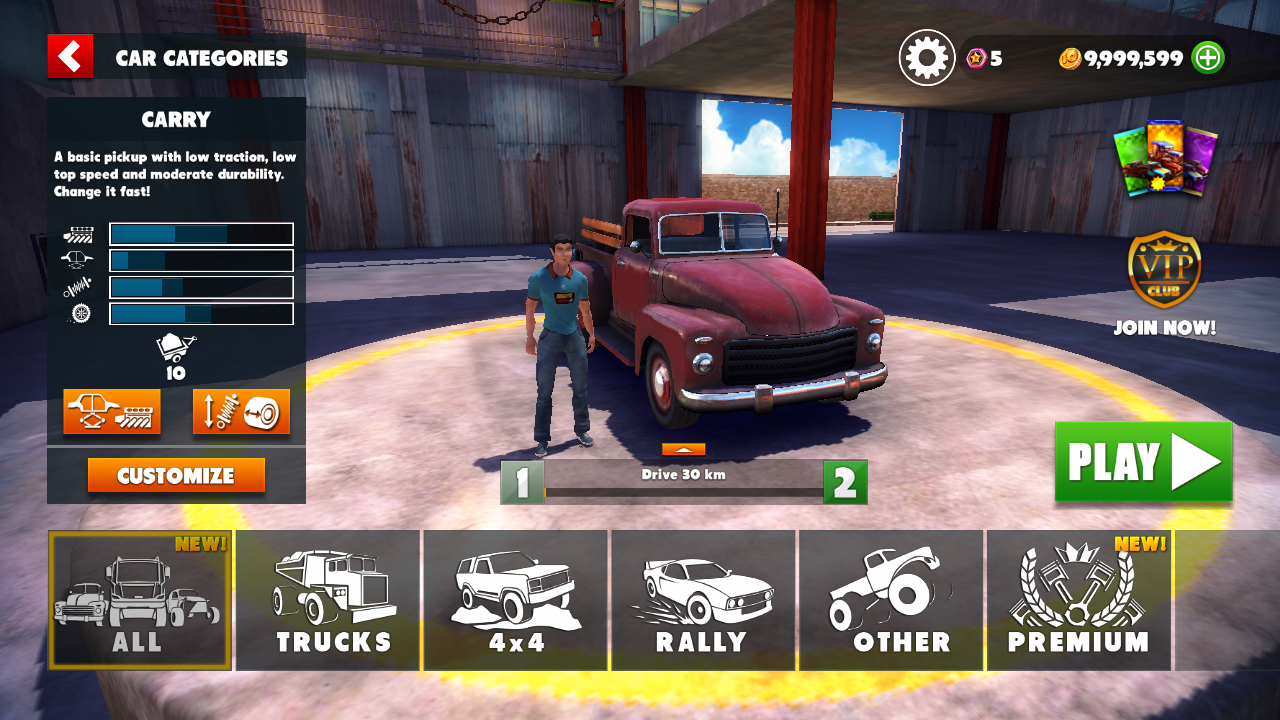The image size is (1280, 720).
Task: Open the CUSTOMIZE menu
Action: 176,476
